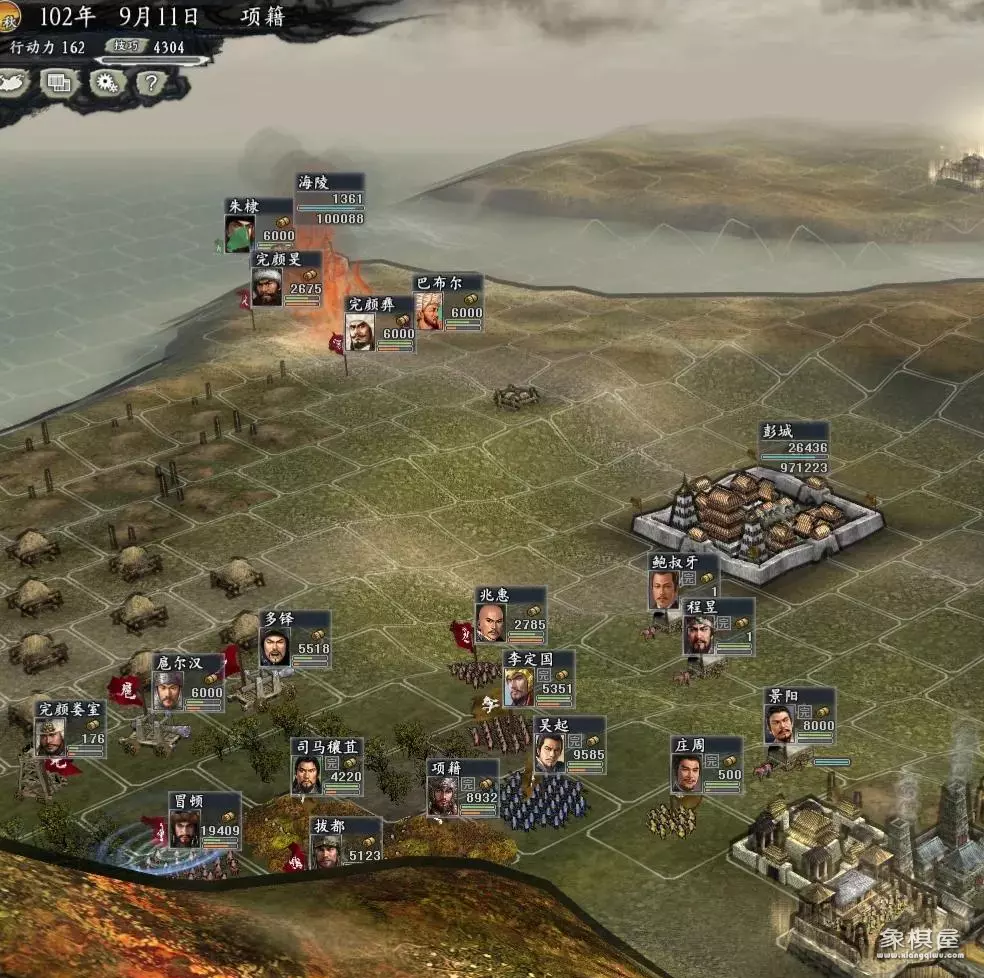The height and width of the screenshot is (978, 984).
Task: Click the 技巧 technique button
Action: [x=127, y=46]
